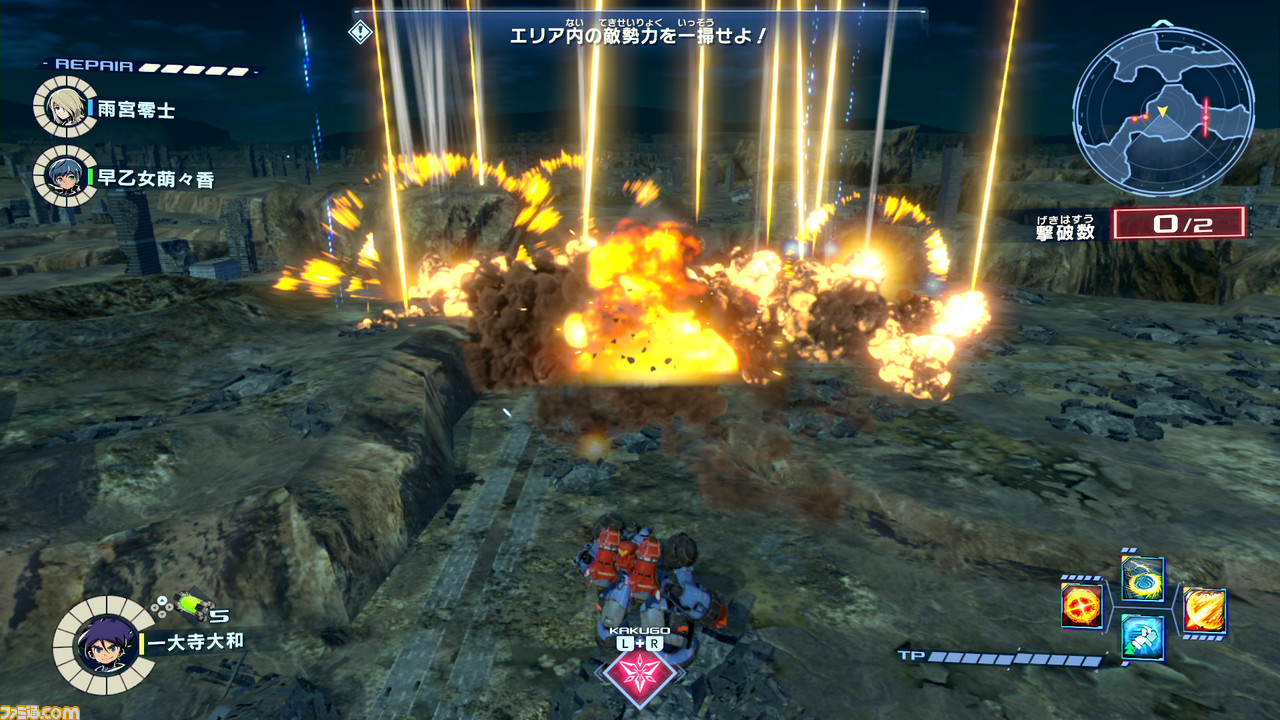This screenshot has width=1280, height=720.
Task: Activate the blue dash-punch boost skill
Action: [x=1142, y=637]
